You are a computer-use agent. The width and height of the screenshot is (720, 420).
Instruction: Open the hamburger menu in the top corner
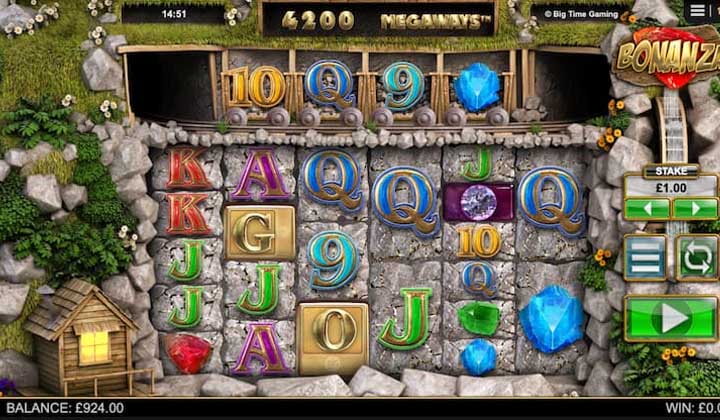tap(700, 11)
